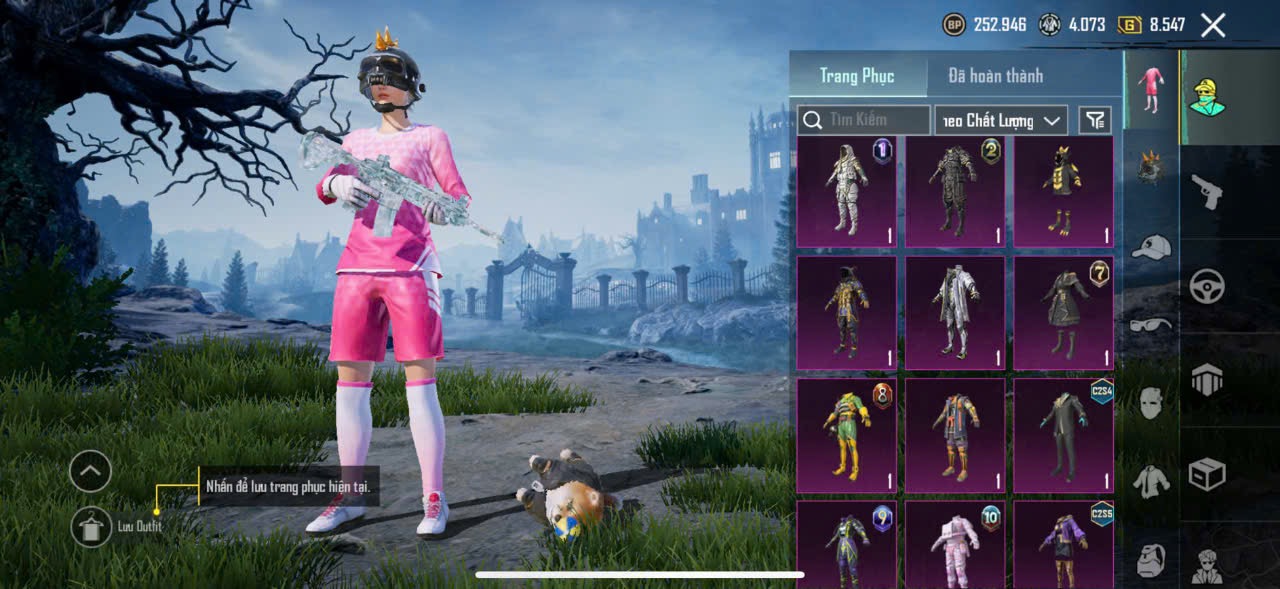Expand the up-arrow button above Lưu Outfit
1280x589 pixels.
point(90,471)
